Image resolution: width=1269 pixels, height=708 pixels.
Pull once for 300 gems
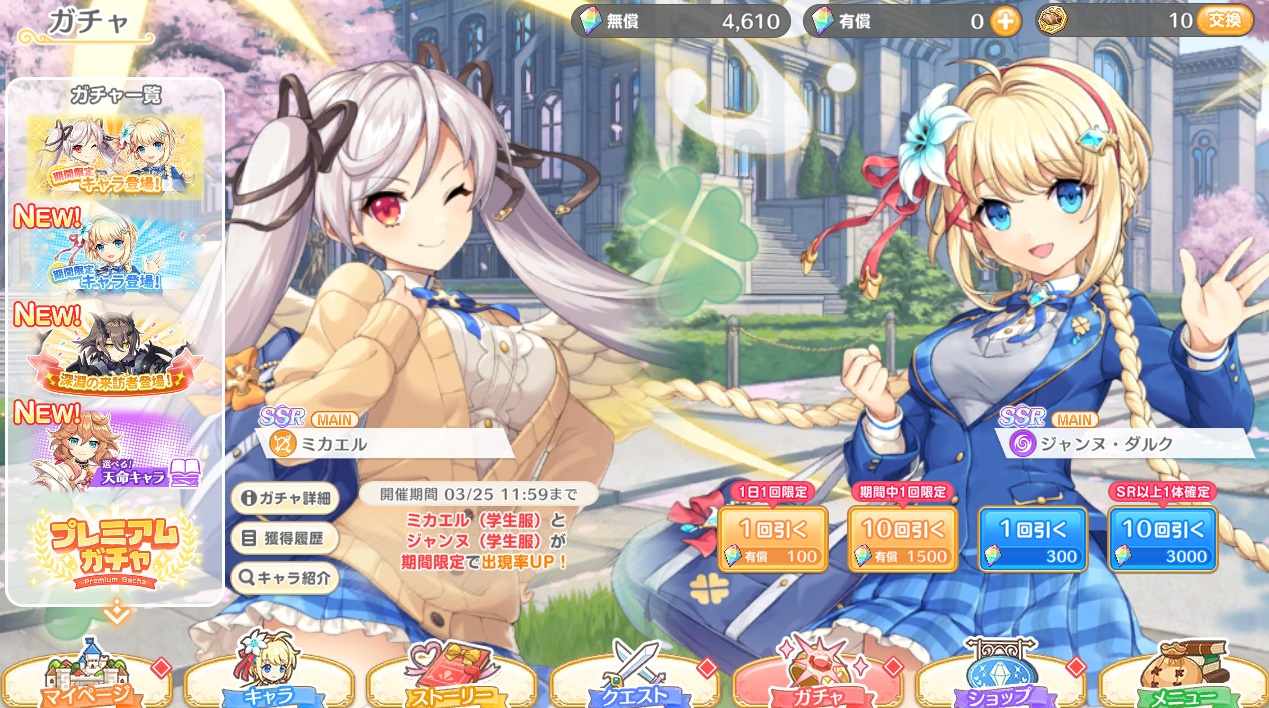click(1032, 539)
